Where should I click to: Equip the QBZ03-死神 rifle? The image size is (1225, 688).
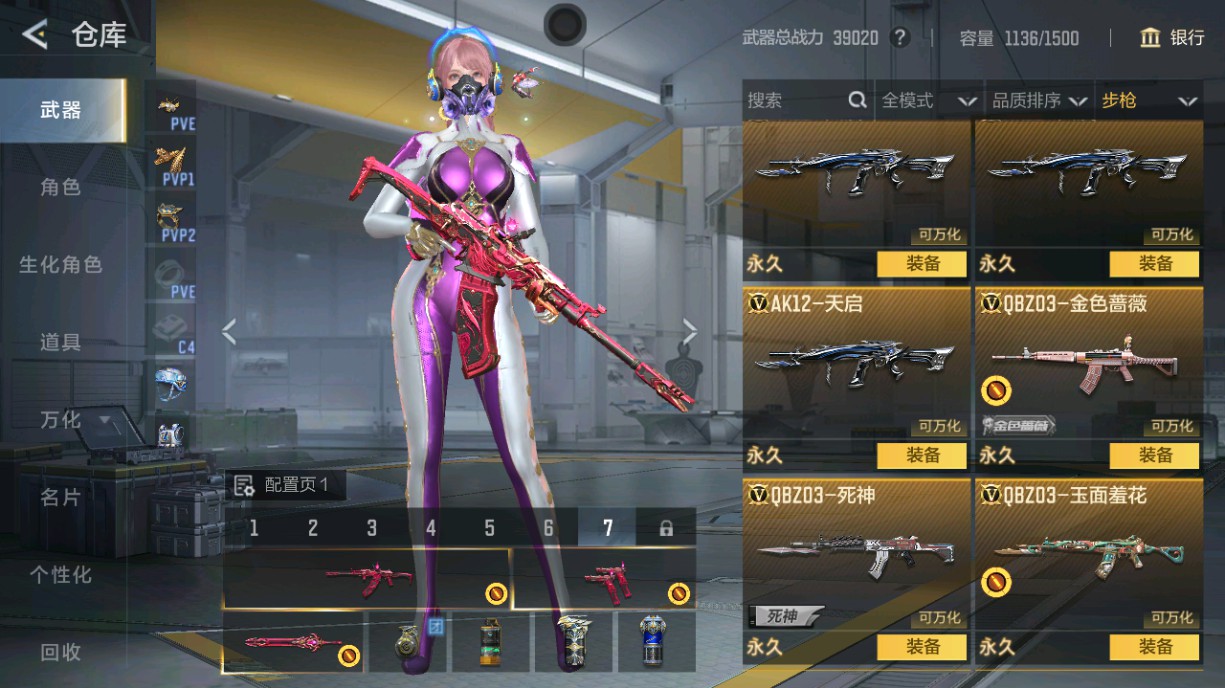tap(922, 647)
